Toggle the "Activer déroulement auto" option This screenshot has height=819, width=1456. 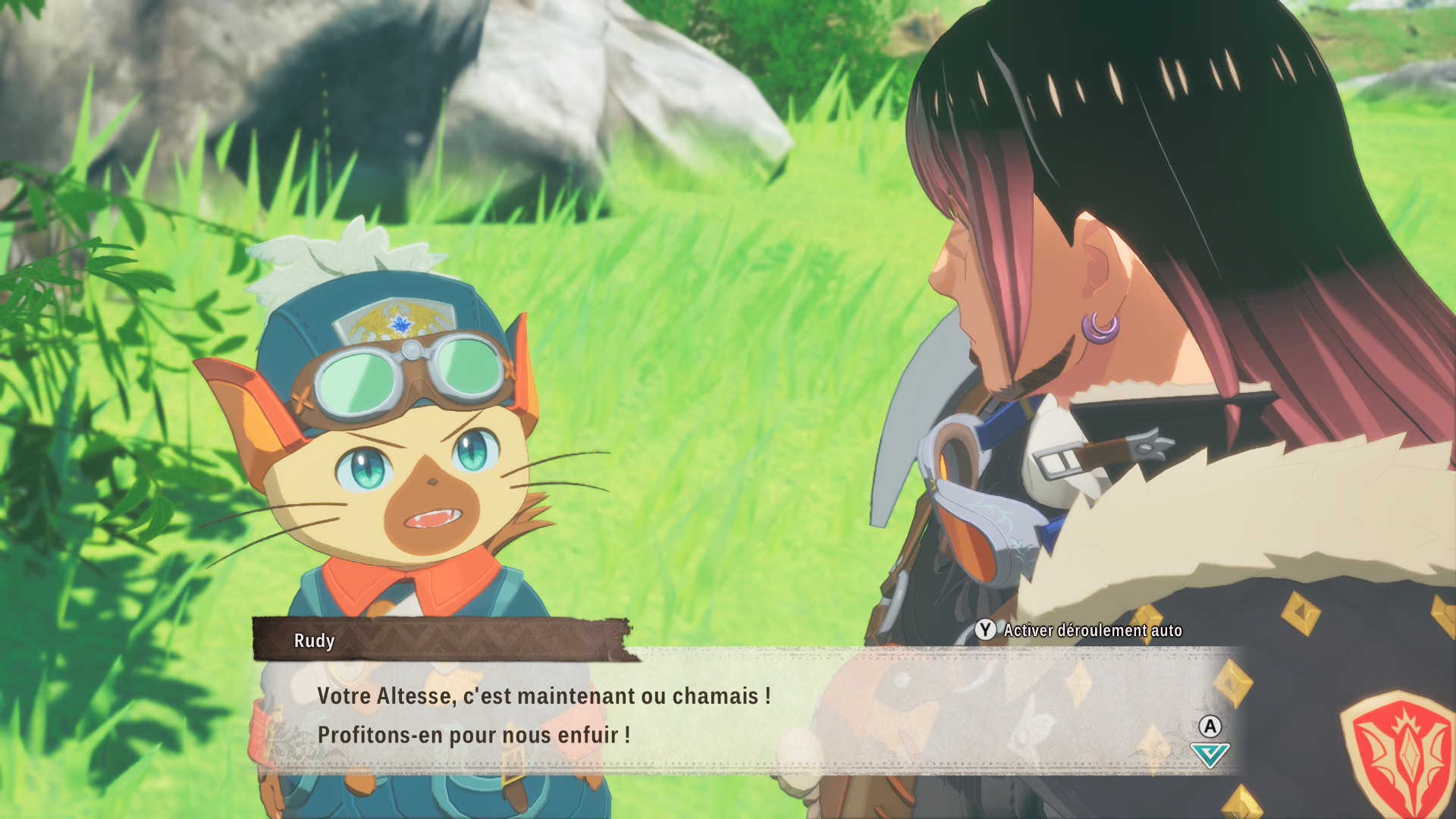(x=1080, y=630)
